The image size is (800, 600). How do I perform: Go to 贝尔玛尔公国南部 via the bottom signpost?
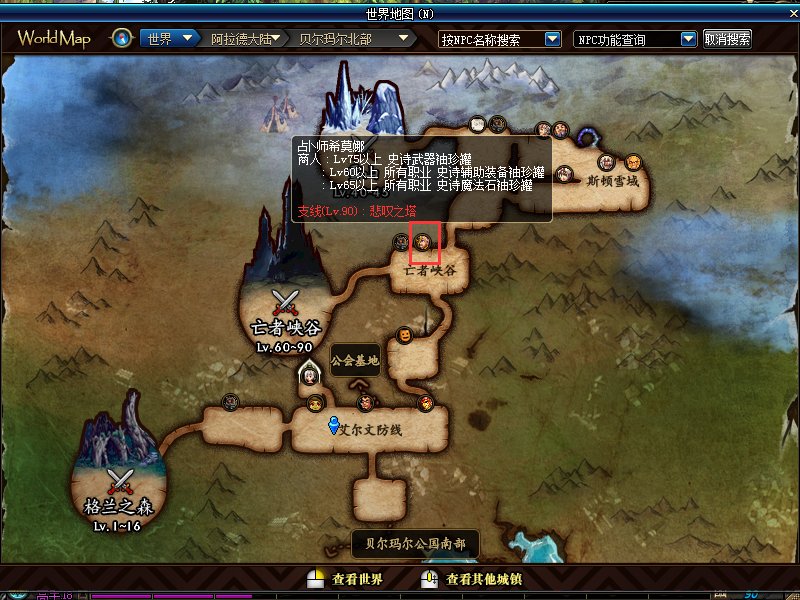point(415,544)
